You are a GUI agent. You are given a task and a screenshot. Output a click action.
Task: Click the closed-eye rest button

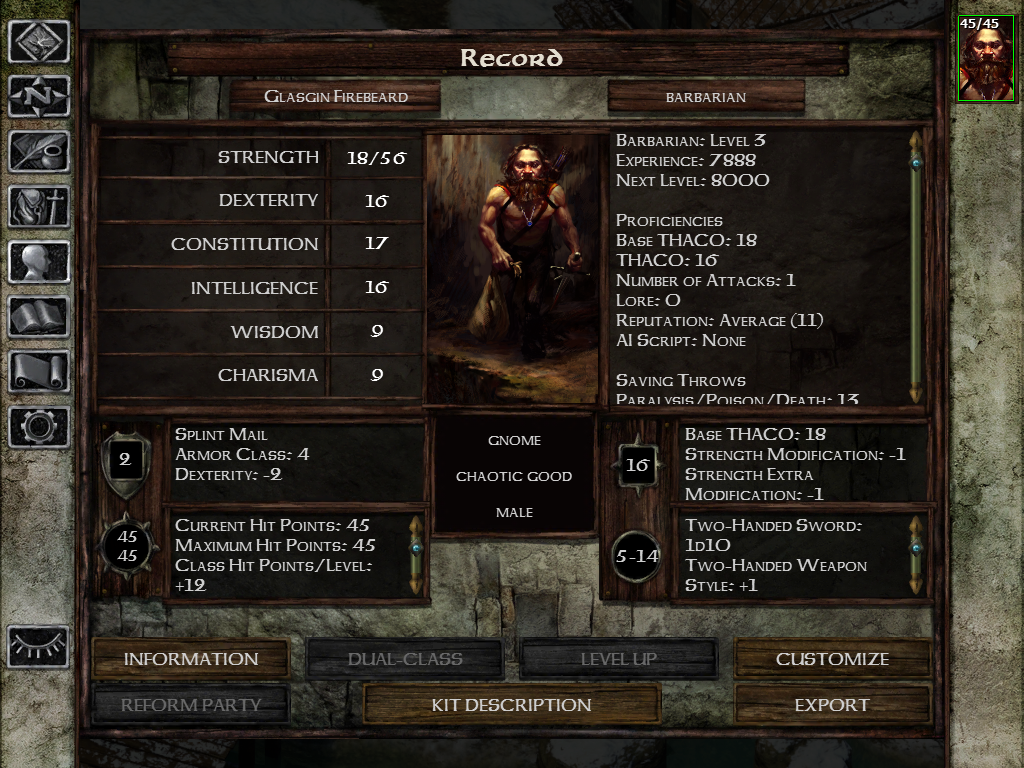tap(39, 647)
